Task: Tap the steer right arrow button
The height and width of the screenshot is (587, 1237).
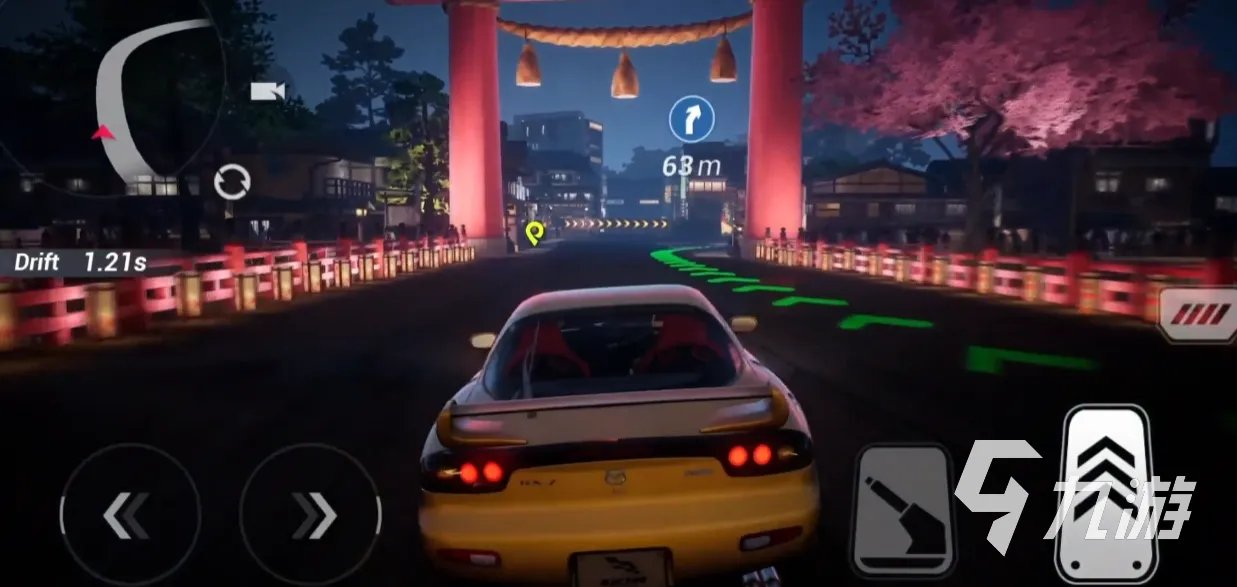Action: tap(311, 514)
